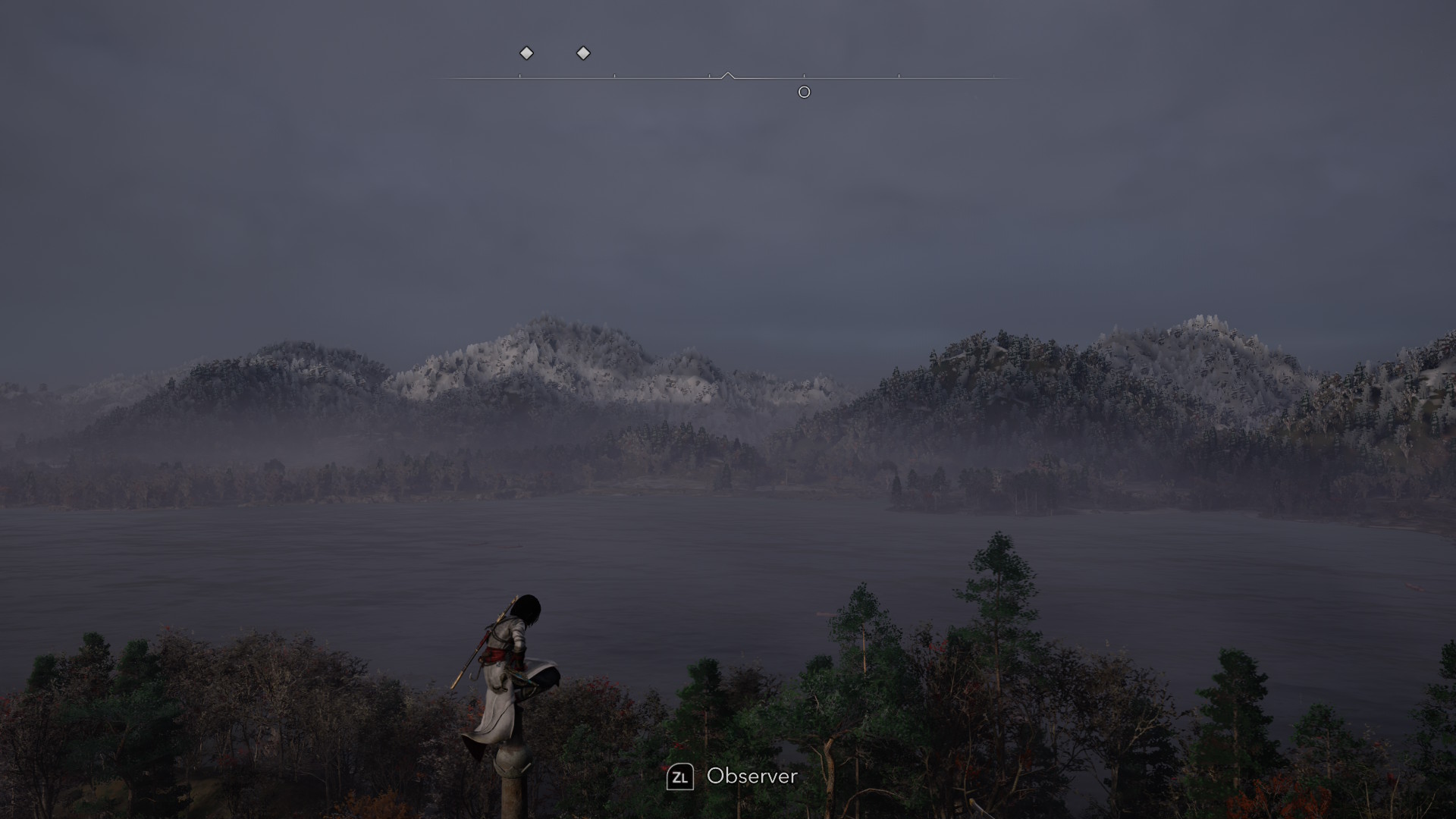Click the circle marker below the compass

[x=804, y=93]
